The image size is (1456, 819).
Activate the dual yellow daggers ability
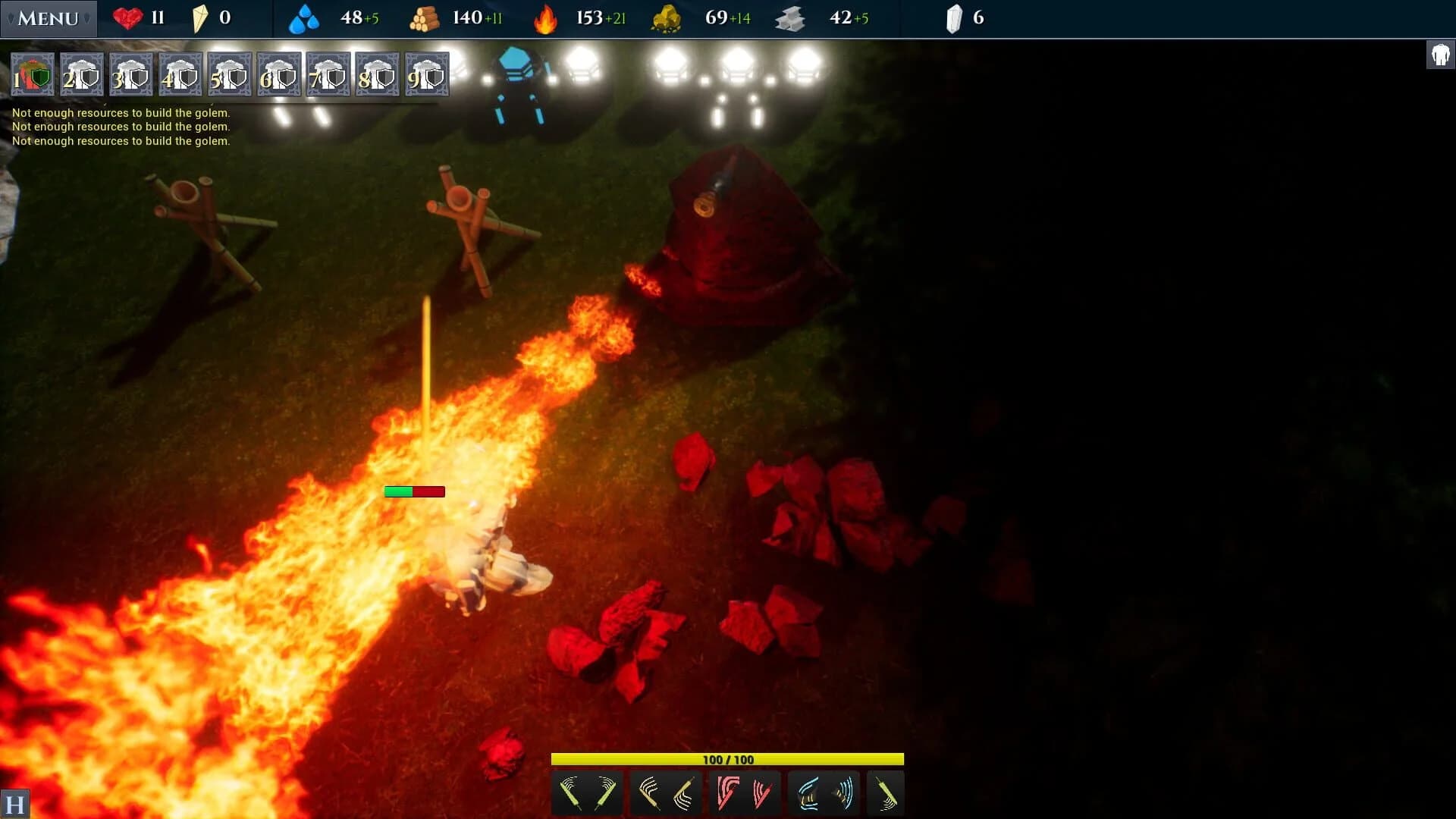(588, 793)
